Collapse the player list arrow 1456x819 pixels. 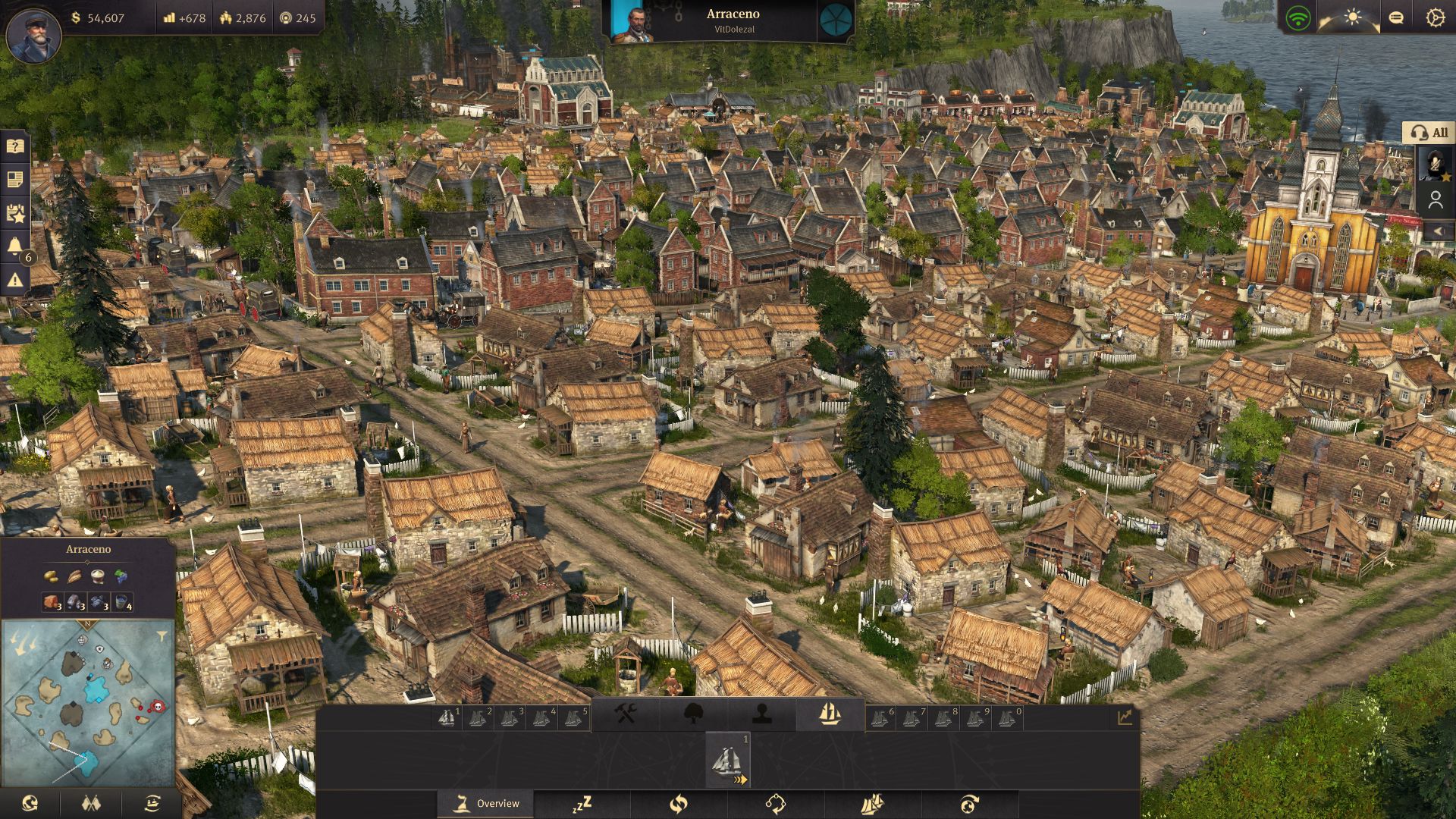1437,231
